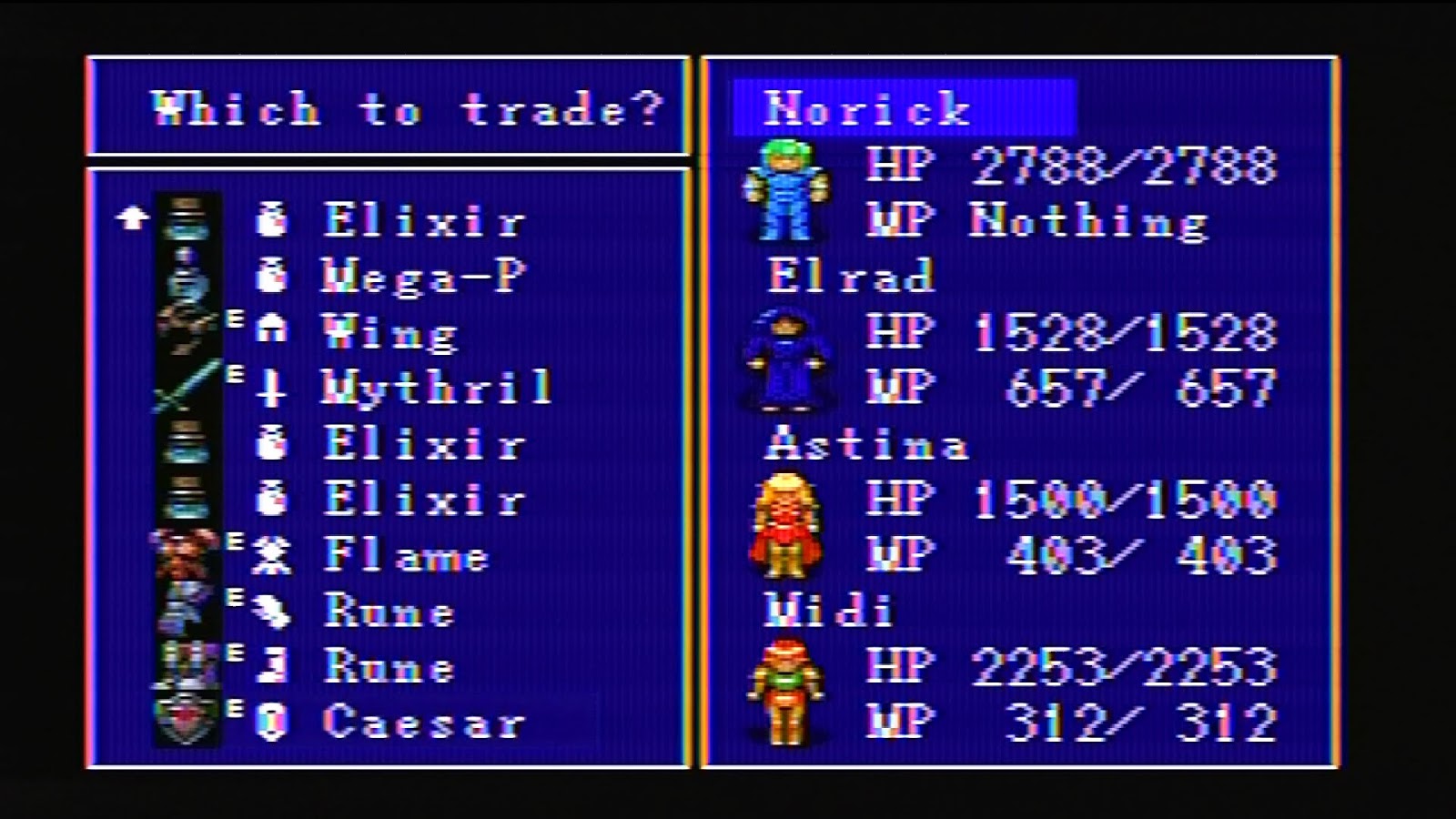Select the Elixir bottle icon at list top
Viewport: 1456px width, 819px height.
pyautogui.click(x=272, y=218)
